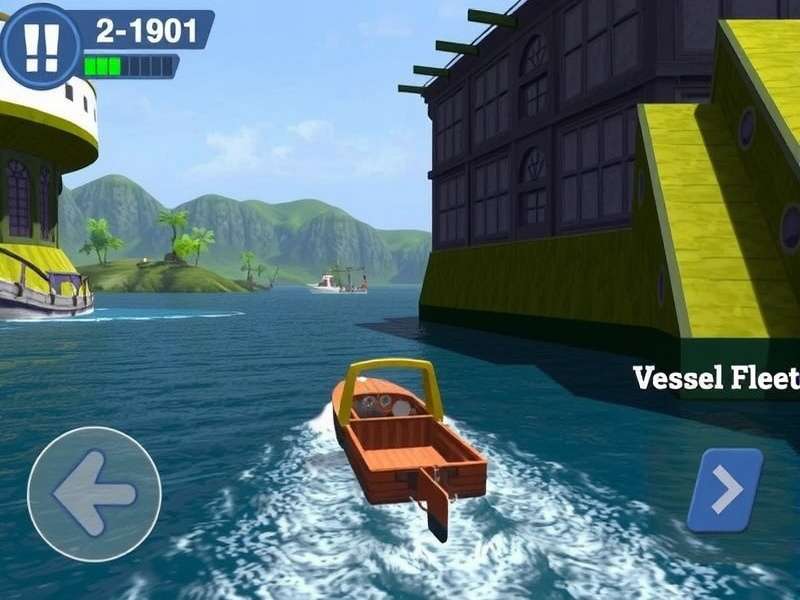Image resolution: width=800 pixels, height=600 pixels.
Task: Open the double exclamation alert icon
Action: tap(40, 45)
